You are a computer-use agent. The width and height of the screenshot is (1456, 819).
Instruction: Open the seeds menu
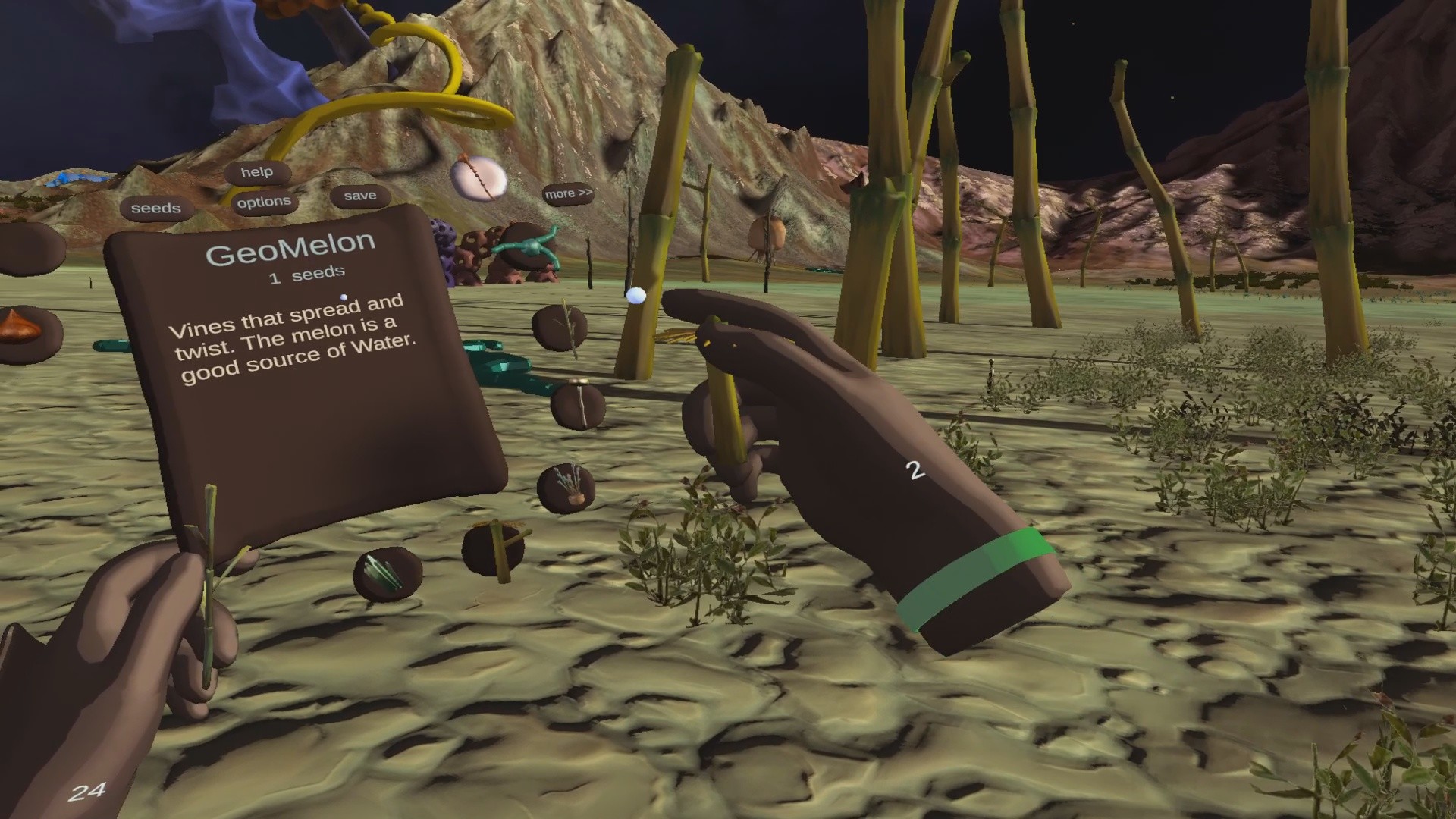point(155,207)
